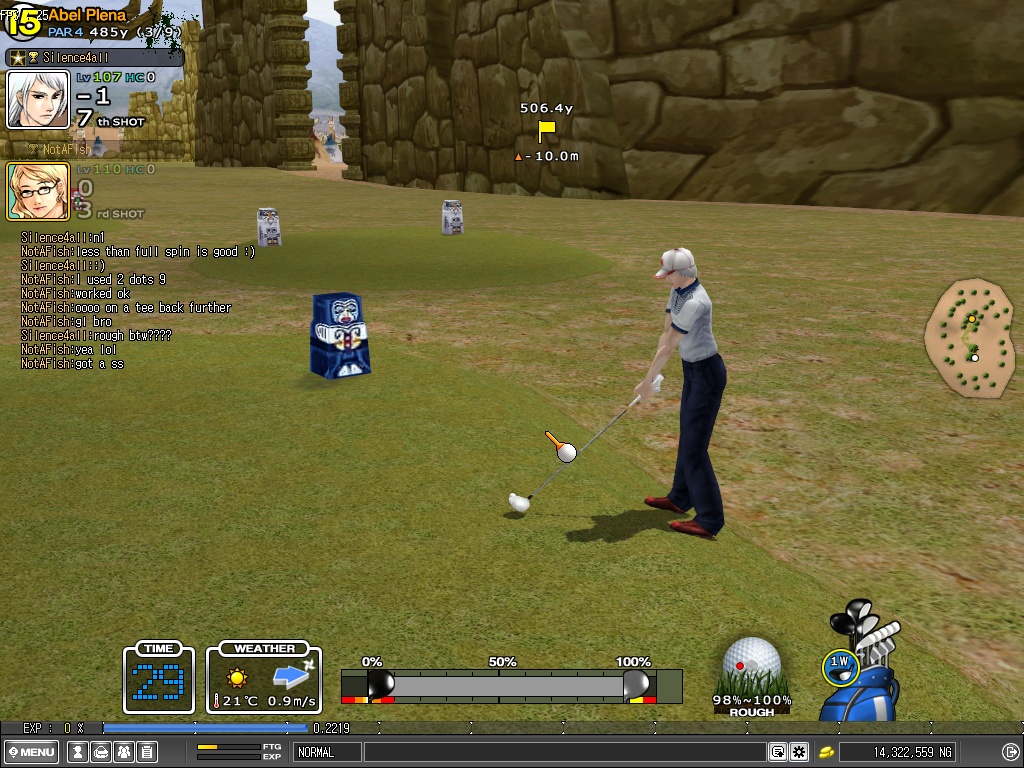Screen dimensions: 1024x768
Task: Click the exit arrow icon
Action: tap(1008, 752)
